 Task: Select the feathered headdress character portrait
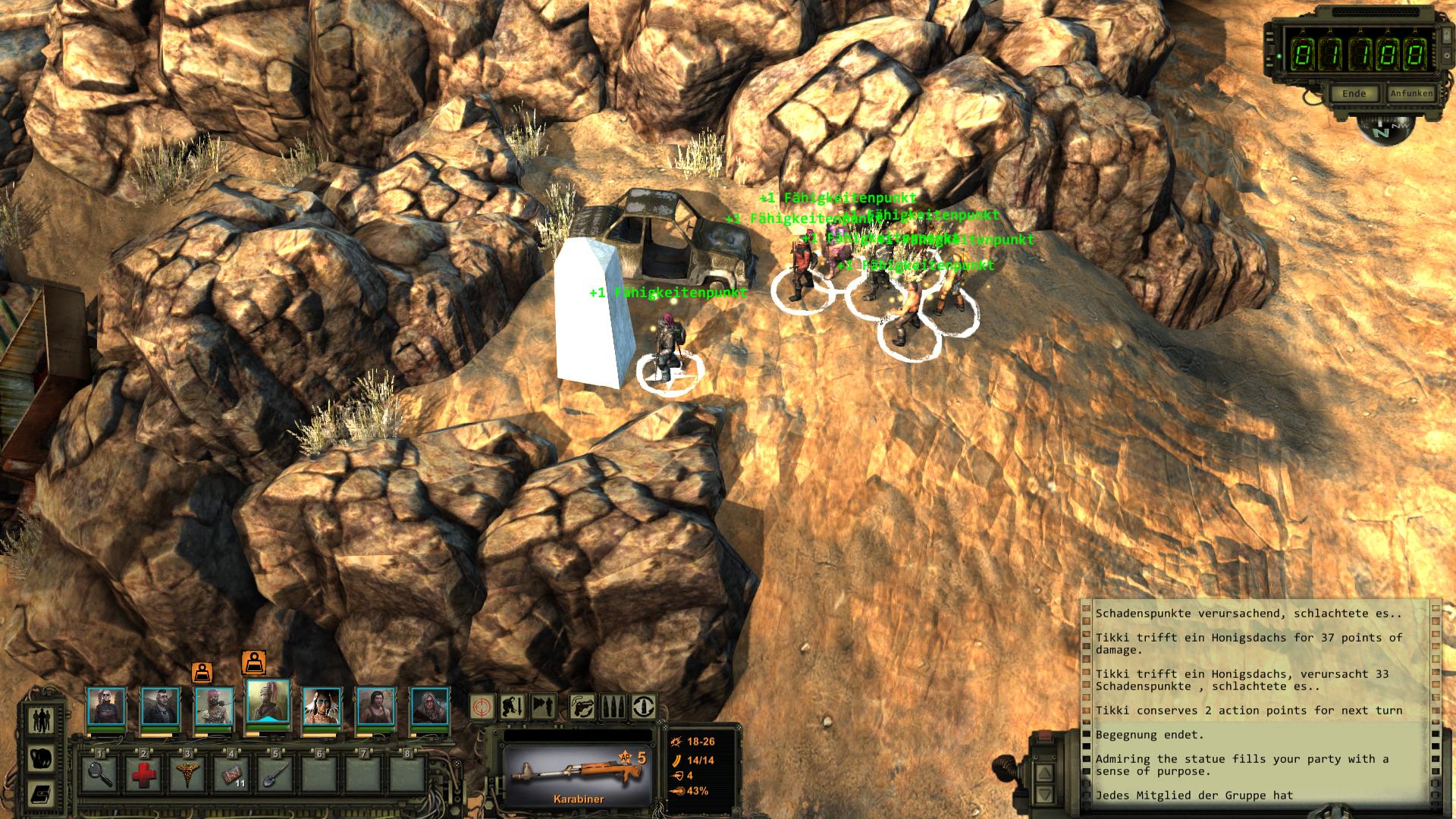[x=322, y=707]
